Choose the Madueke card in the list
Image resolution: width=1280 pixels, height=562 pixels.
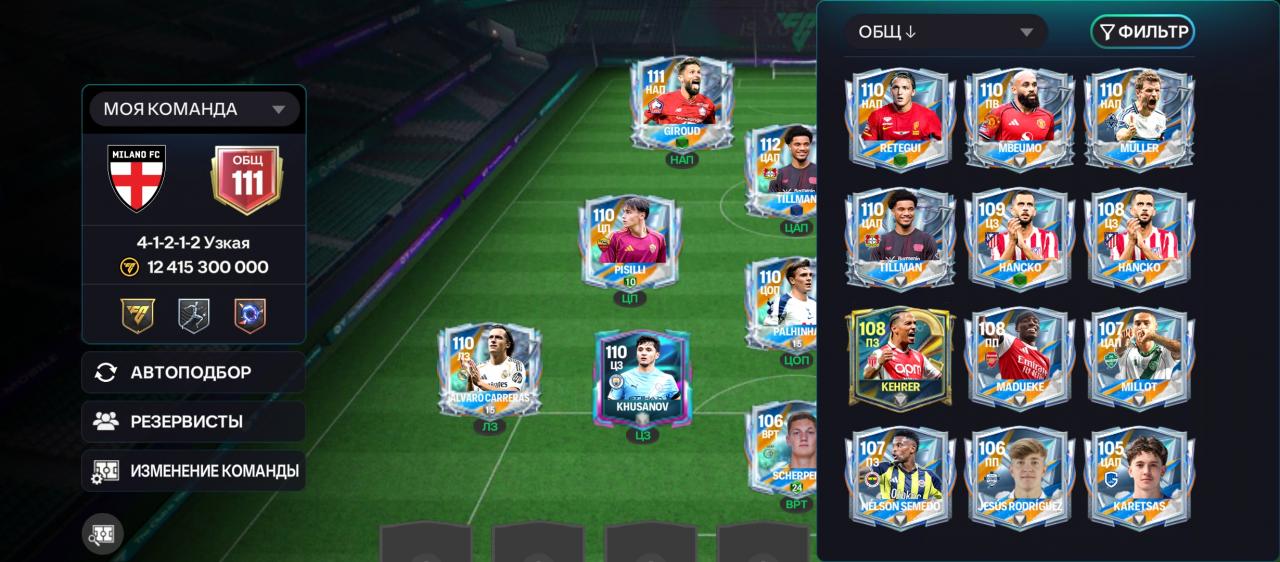pyautogui.click(x=1020, y=357)
